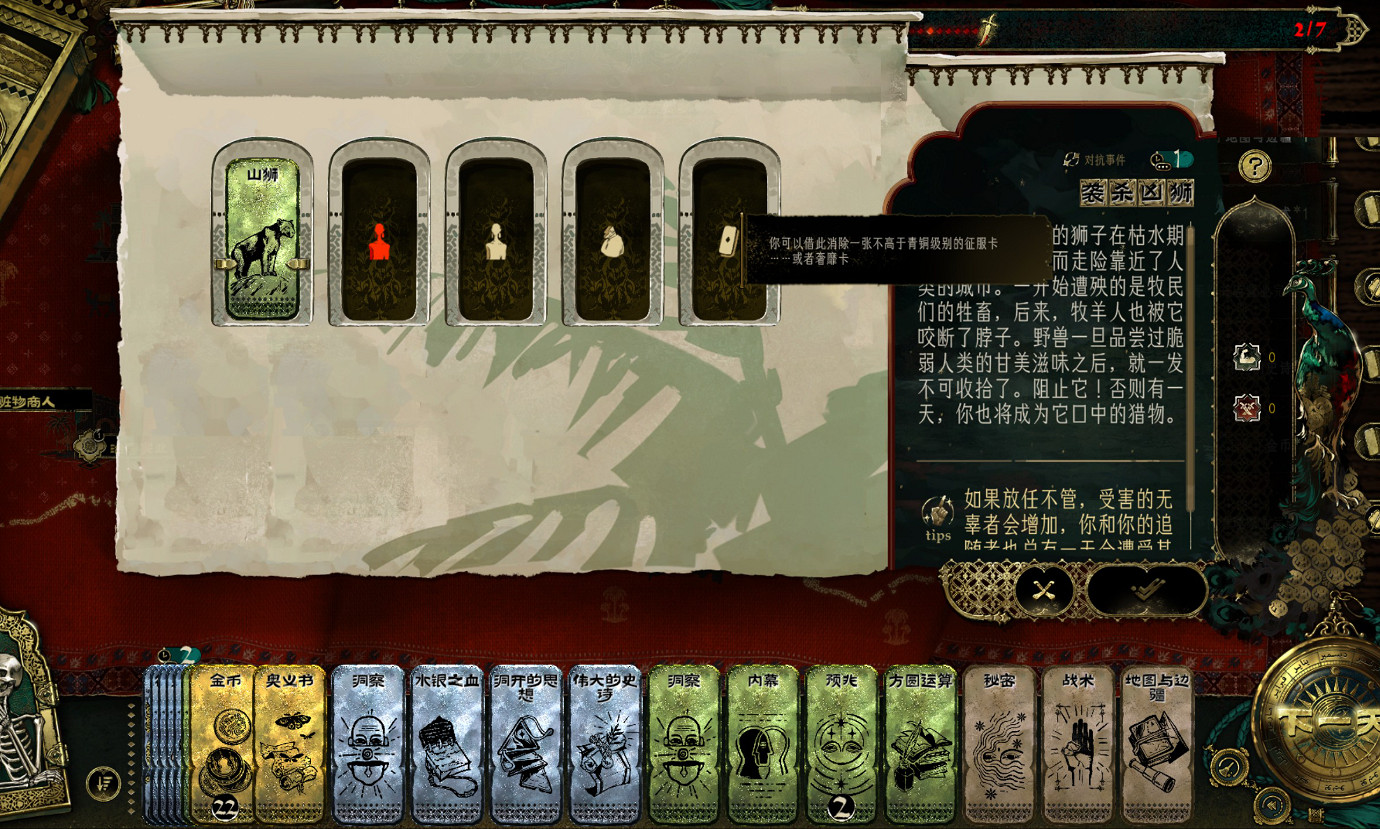Select the broom medallion icon beside the dial
This screenshot has width=1380, height=829.
tap(1229, 766)
